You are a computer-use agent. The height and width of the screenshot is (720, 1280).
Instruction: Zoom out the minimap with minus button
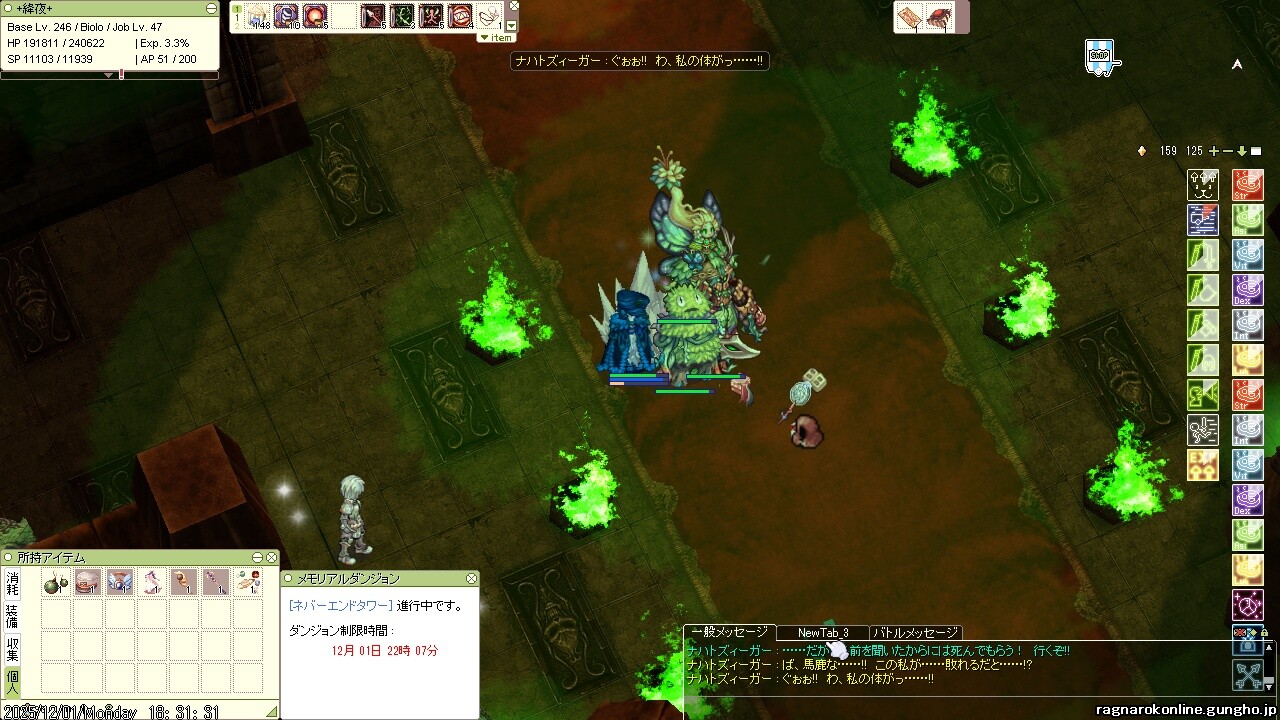click(1228, 151)
